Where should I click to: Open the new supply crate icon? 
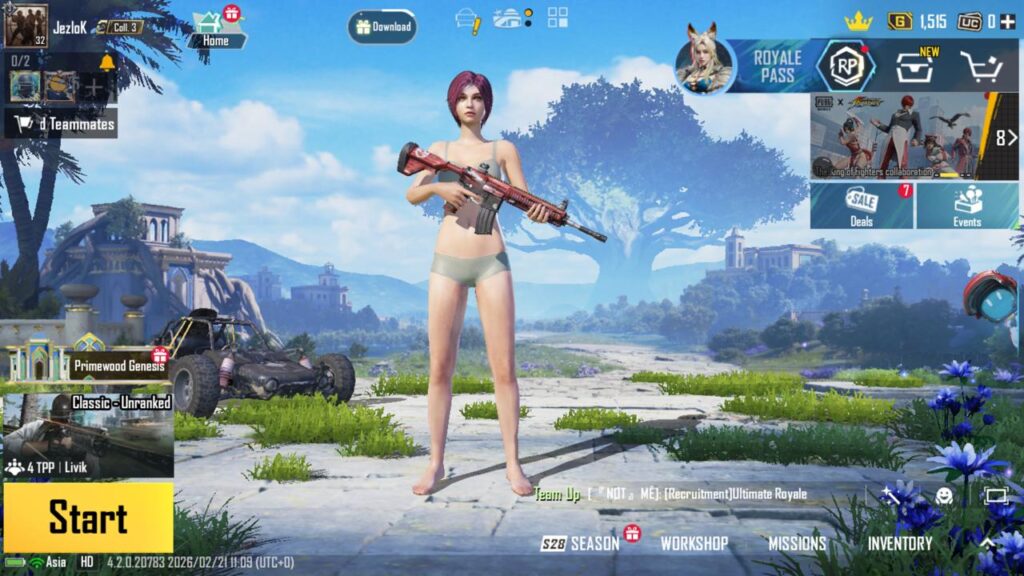click(914, 67)
